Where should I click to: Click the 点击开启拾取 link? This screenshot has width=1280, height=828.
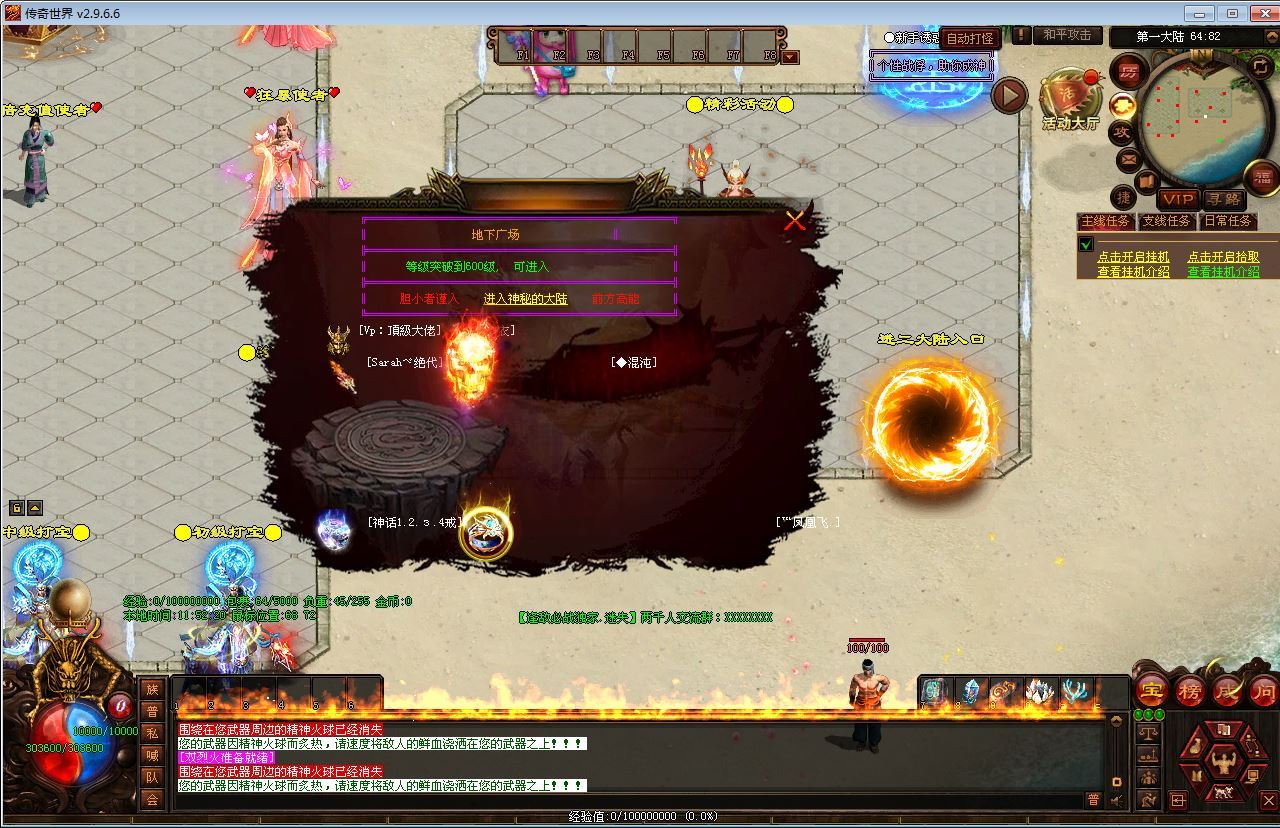pyautogui.click(x=1223, y=257)
